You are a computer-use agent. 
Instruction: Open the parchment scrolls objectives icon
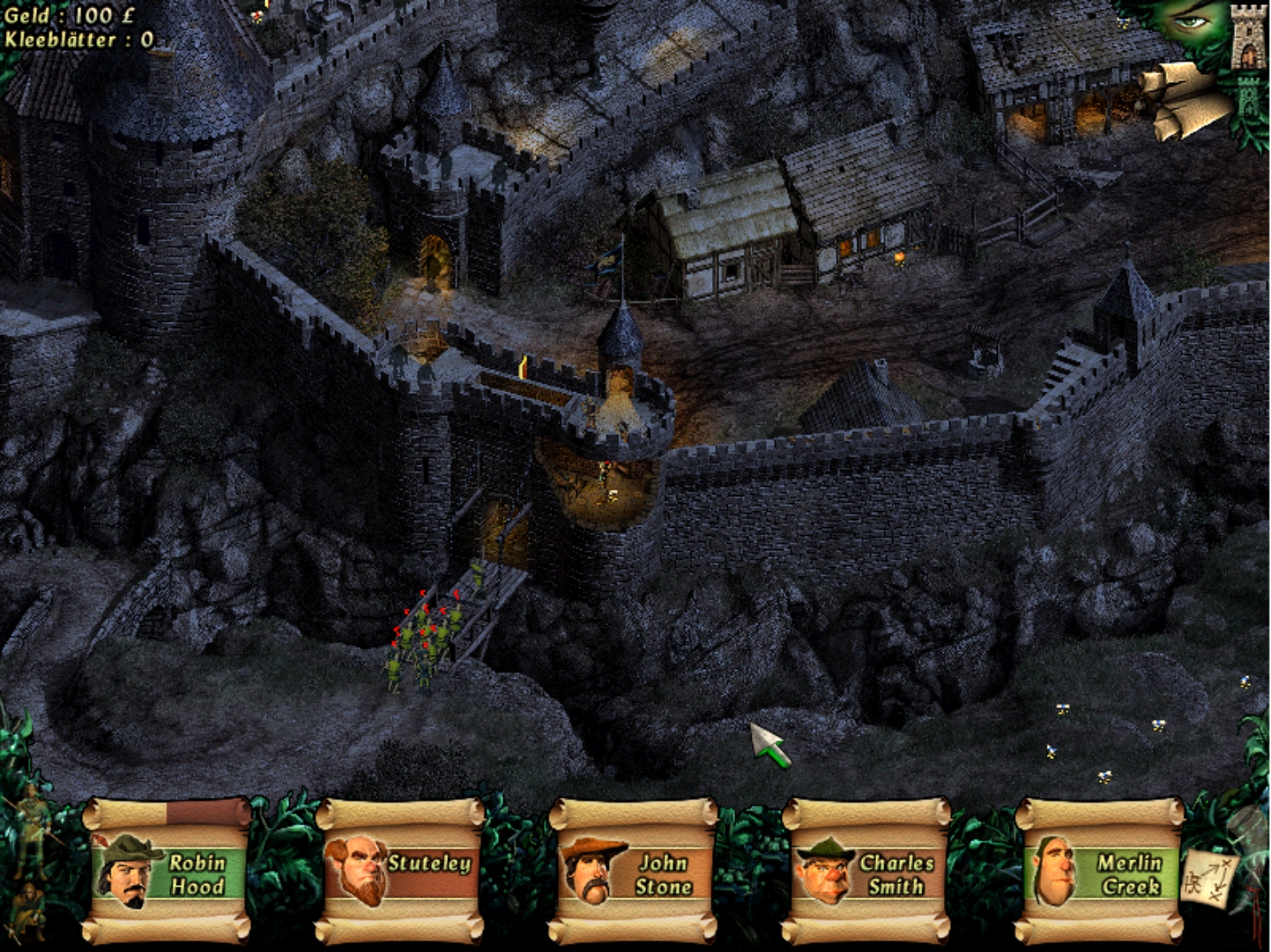(x=1181, y=99)
